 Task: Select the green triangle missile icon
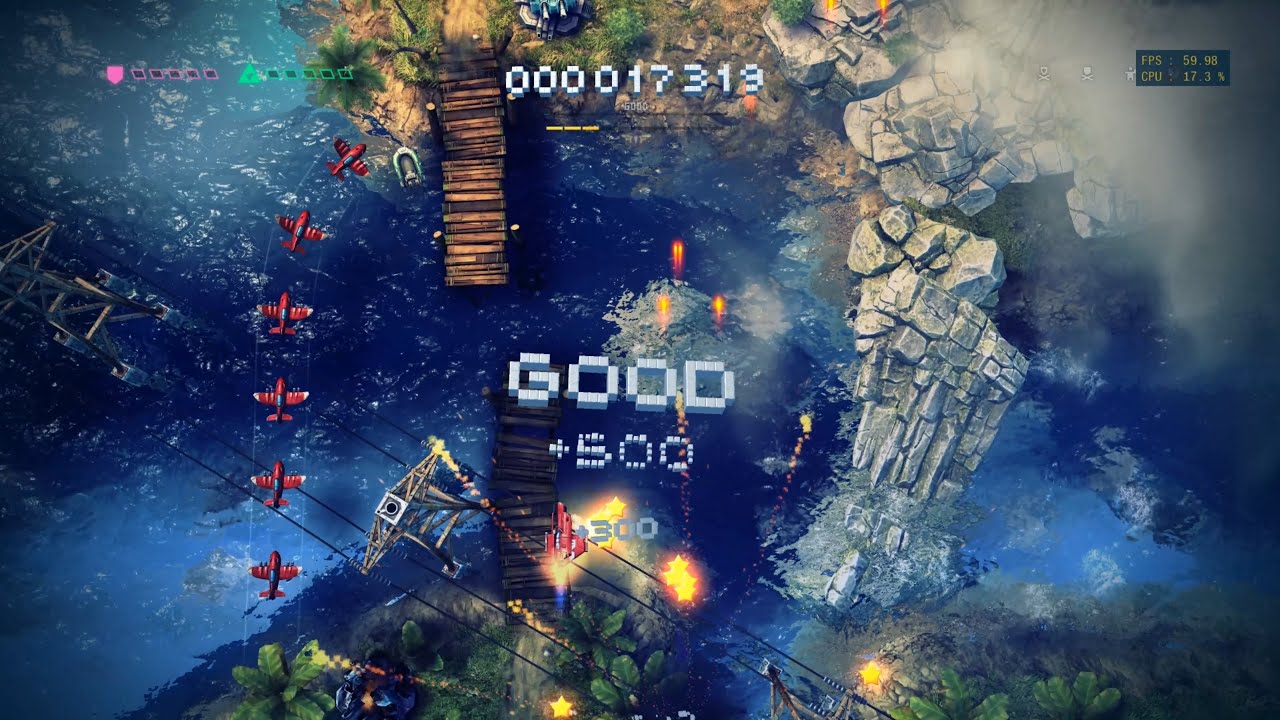coord(251,73)
